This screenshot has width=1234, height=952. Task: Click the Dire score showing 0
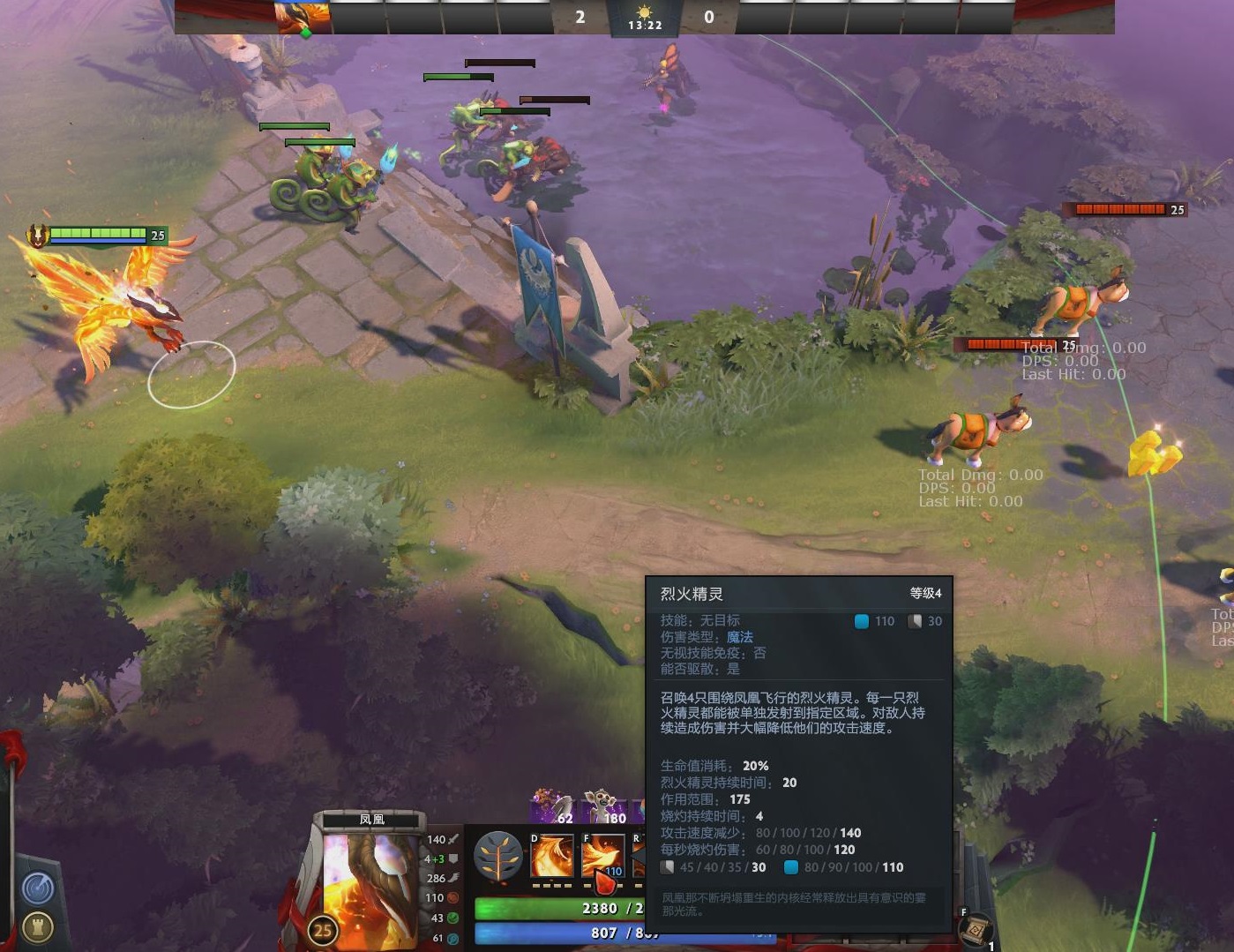coord(708,17)
